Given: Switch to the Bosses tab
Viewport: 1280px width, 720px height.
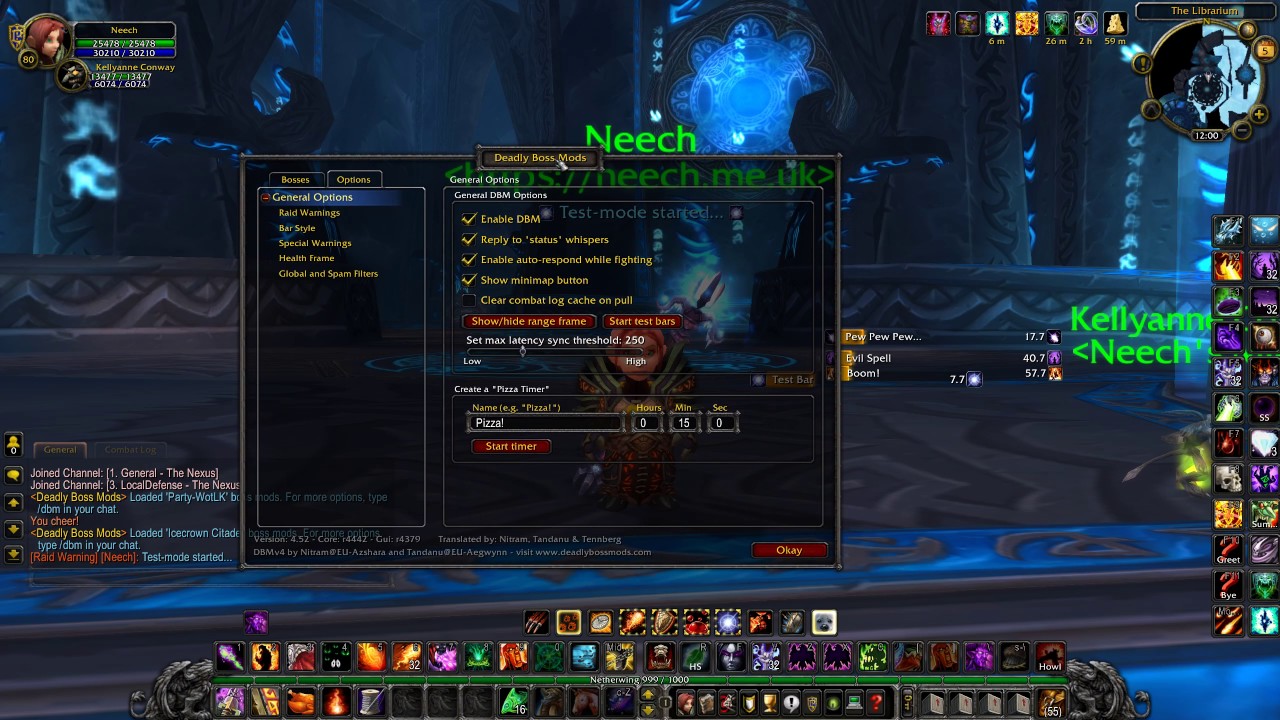Looking at the screenshot, I should tap(295, 179).
